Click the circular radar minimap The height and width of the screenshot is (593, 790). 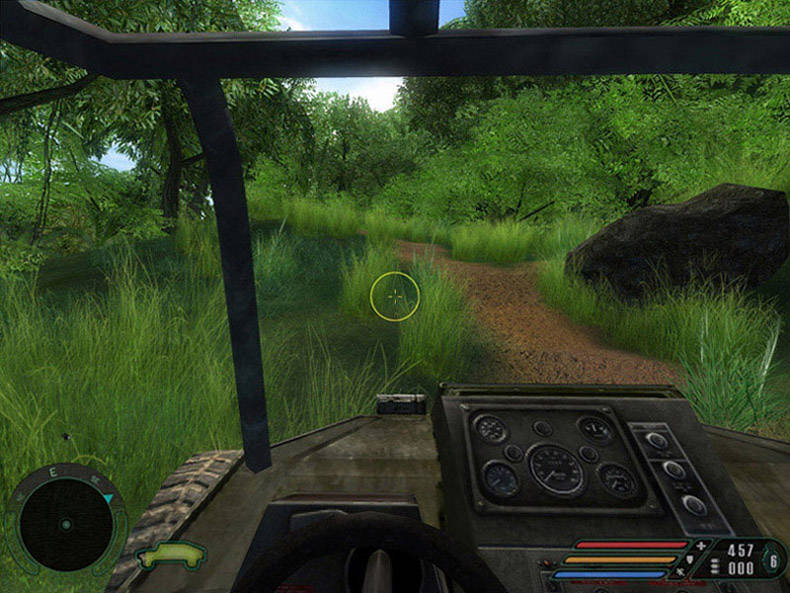(x=65, y=523)
